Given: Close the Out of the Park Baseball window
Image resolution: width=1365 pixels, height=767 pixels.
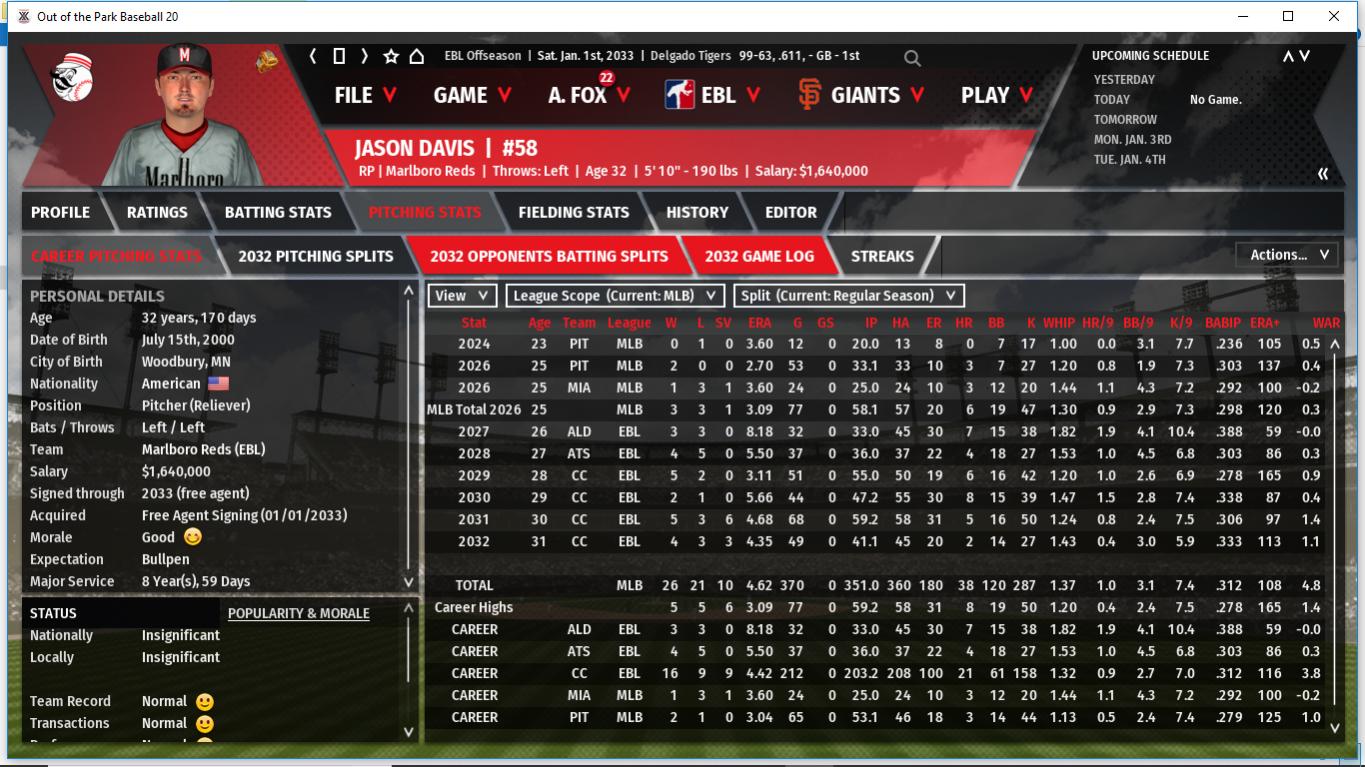Looking at the screenshot, I should click(x=1334, y=16).
